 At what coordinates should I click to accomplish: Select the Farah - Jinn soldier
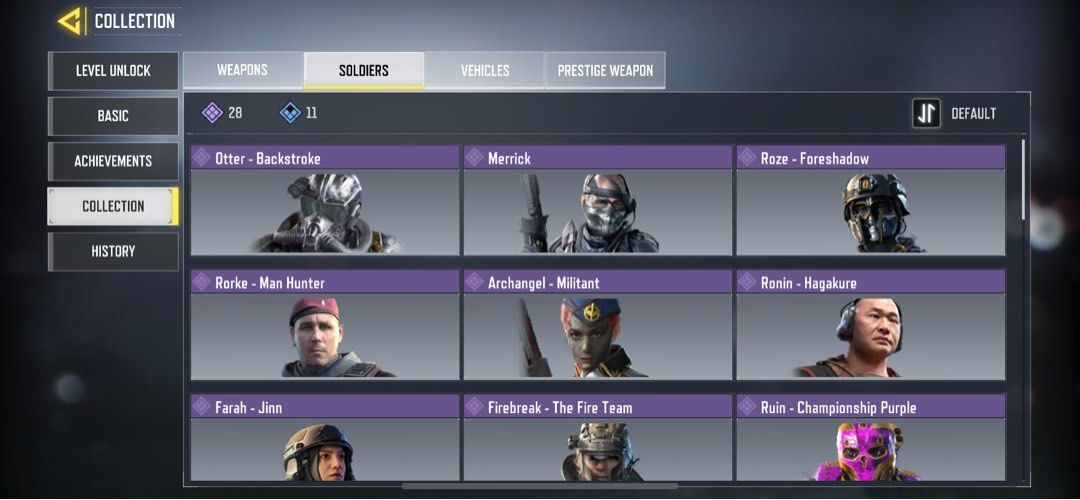(x=325, y=440)
